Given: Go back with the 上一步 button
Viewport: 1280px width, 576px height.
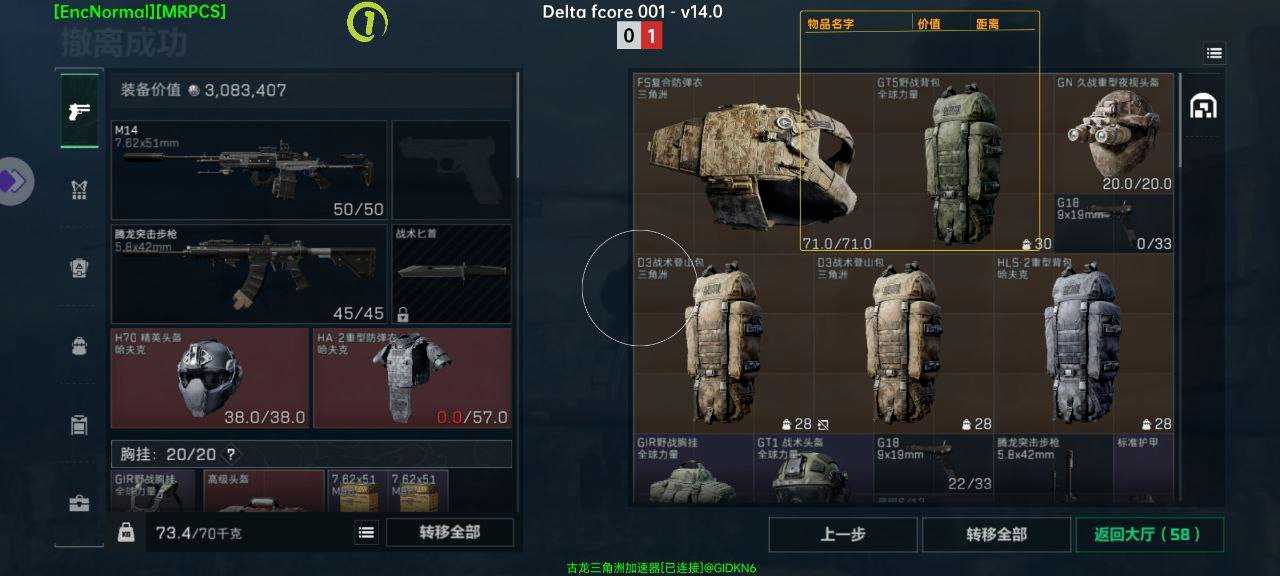Looking at the screenshot, I should pyautogui.click(x=842, y=534).
